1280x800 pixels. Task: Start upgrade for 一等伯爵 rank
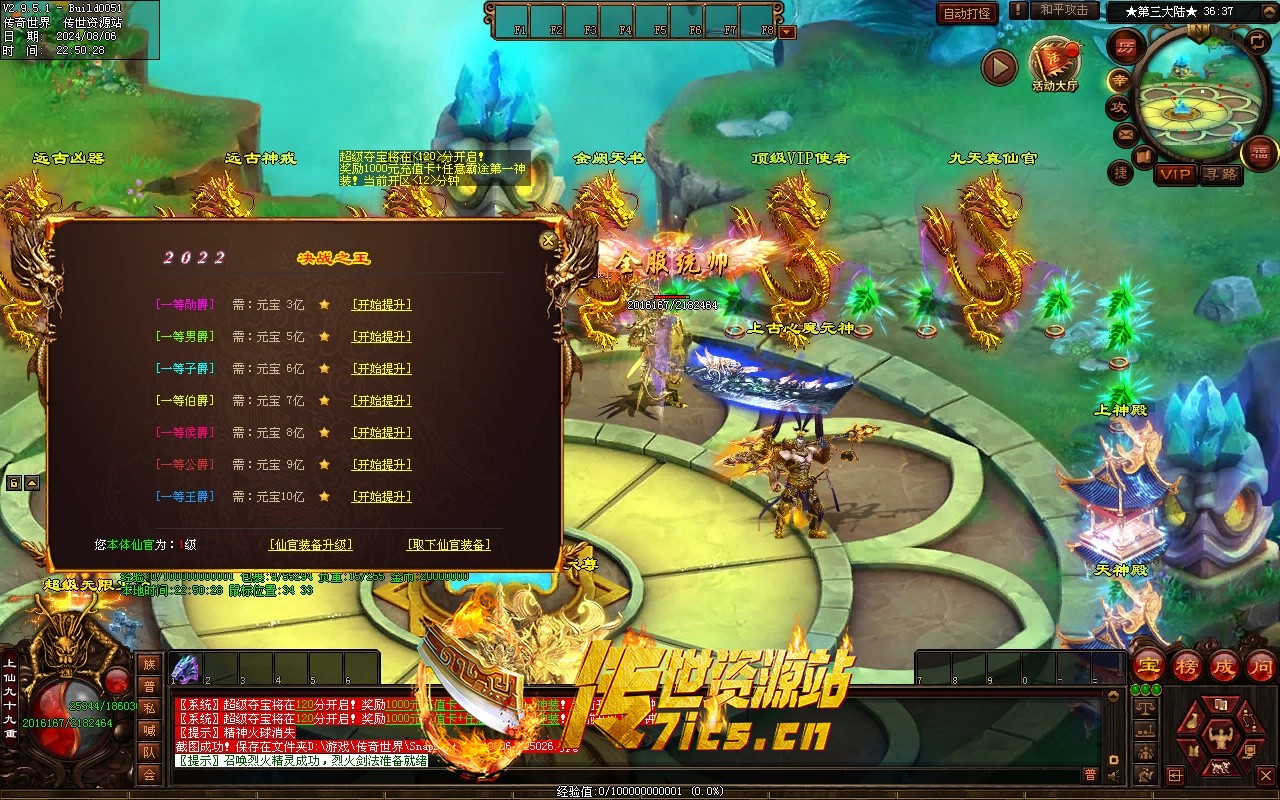coord(381,401)
